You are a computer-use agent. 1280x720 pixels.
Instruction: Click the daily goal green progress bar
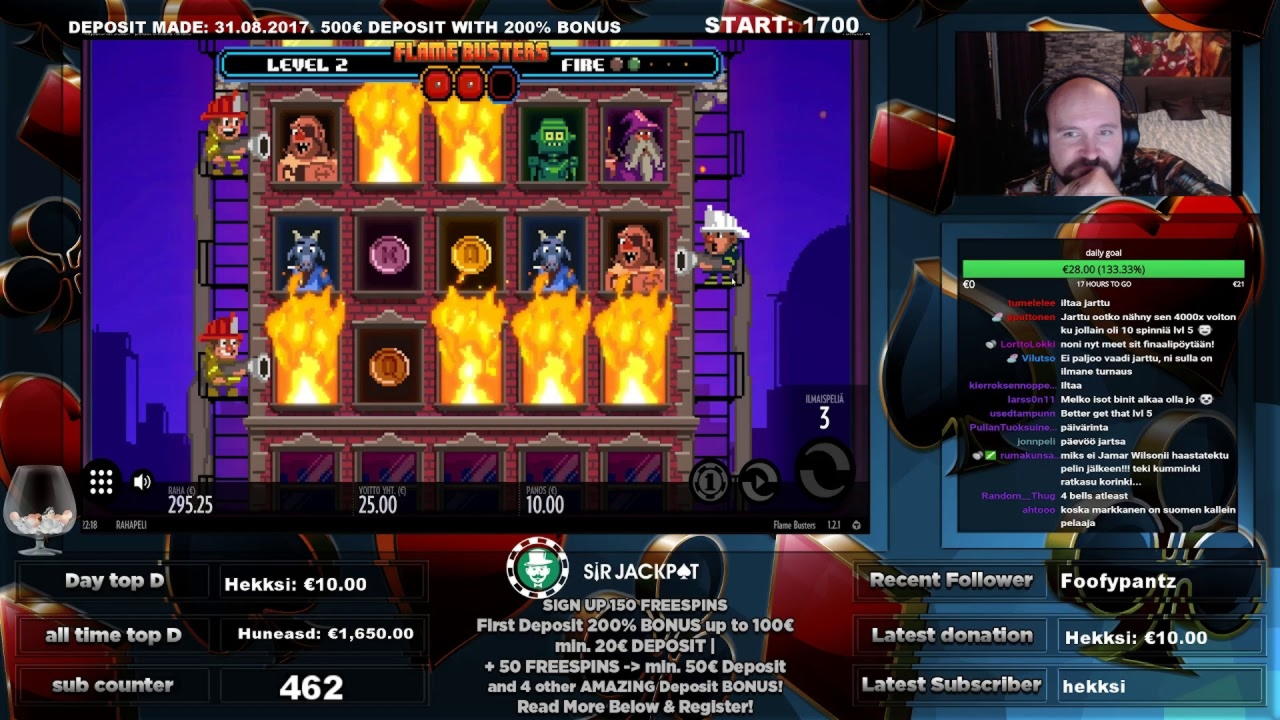tap(1103, 269)
